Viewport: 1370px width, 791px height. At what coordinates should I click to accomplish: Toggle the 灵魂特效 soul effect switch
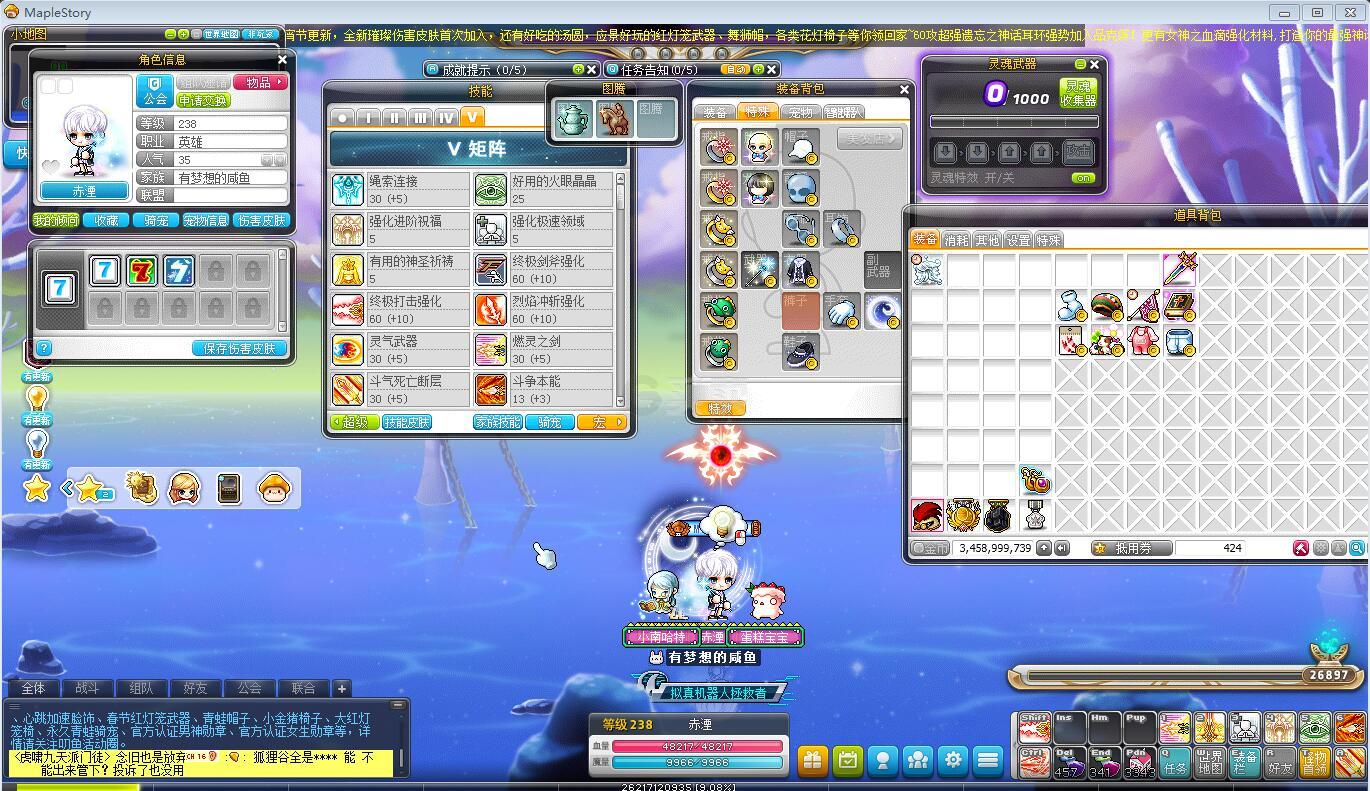(x=1082, y=178)
